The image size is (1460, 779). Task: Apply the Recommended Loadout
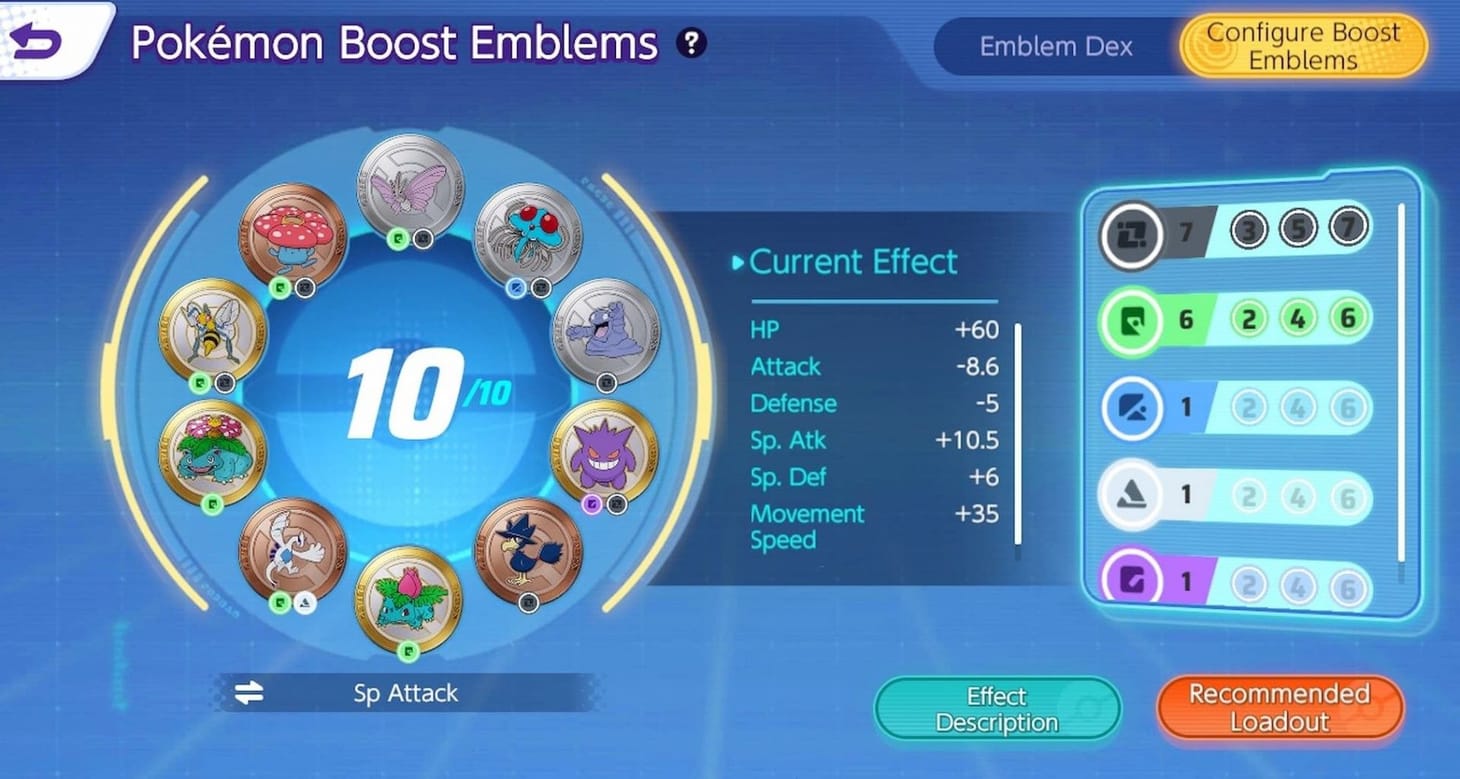(x=1278, y=707)
